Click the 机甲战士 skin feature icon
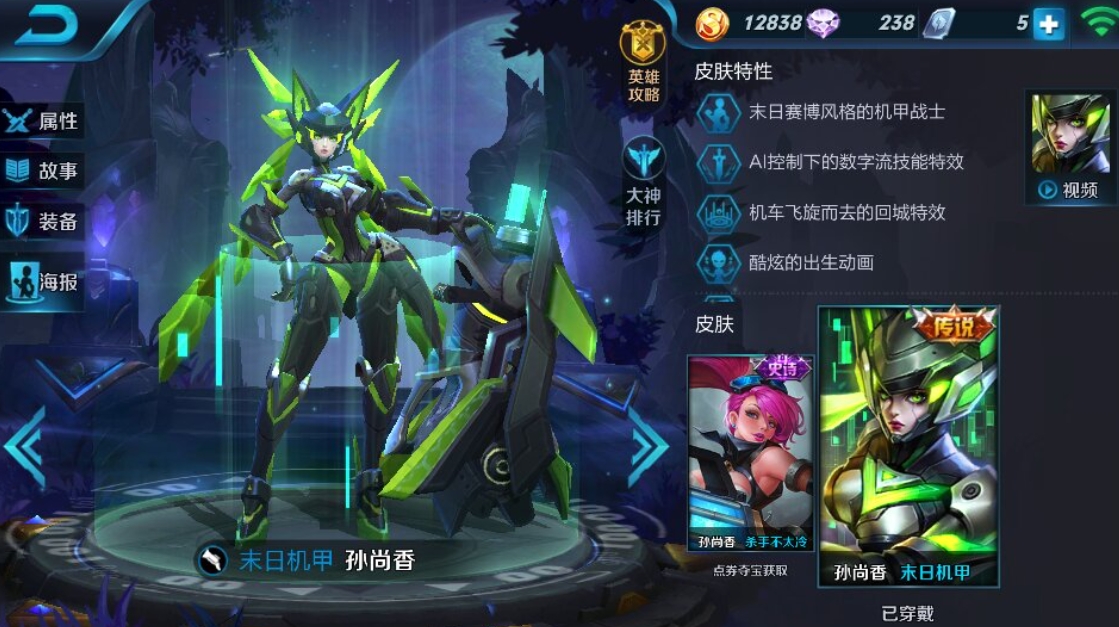Image resolution: width=1119 pixels, height=627 pixels. 718,112
